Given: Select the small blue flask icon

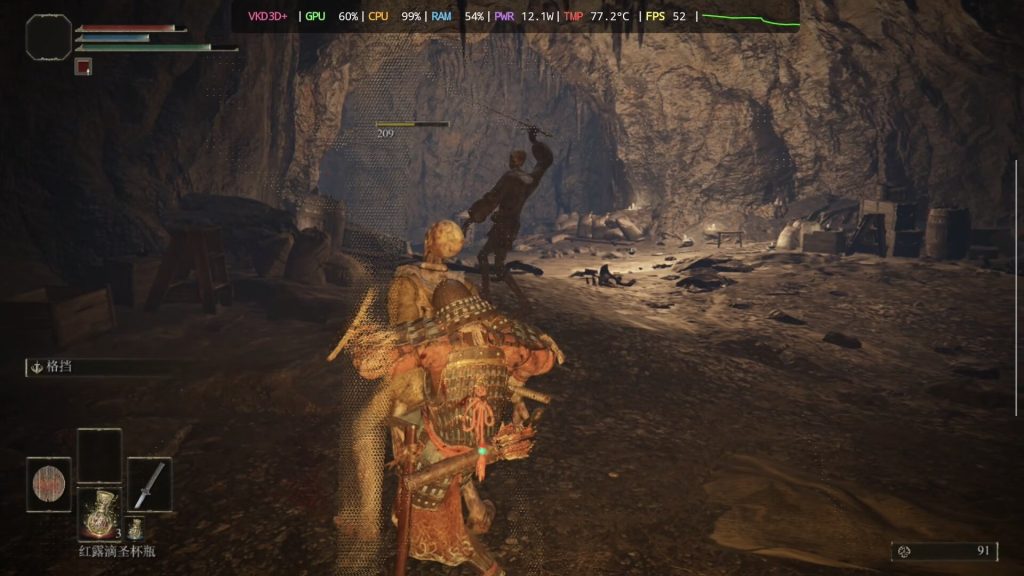Looking at the screenshot, I should pos(134,529).
